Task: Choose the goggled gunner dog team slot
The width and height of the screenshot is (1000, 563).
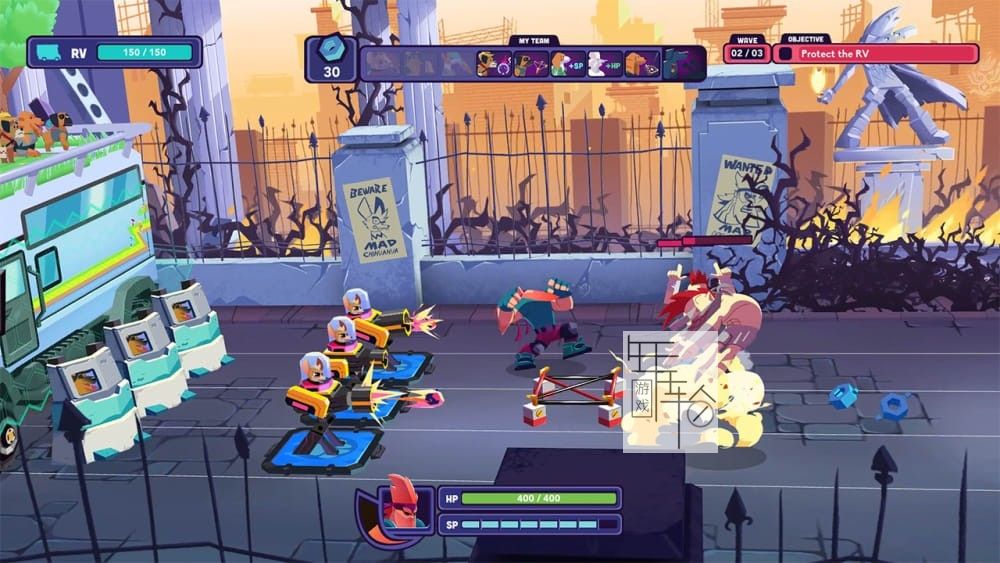Action: pos(493,64)
